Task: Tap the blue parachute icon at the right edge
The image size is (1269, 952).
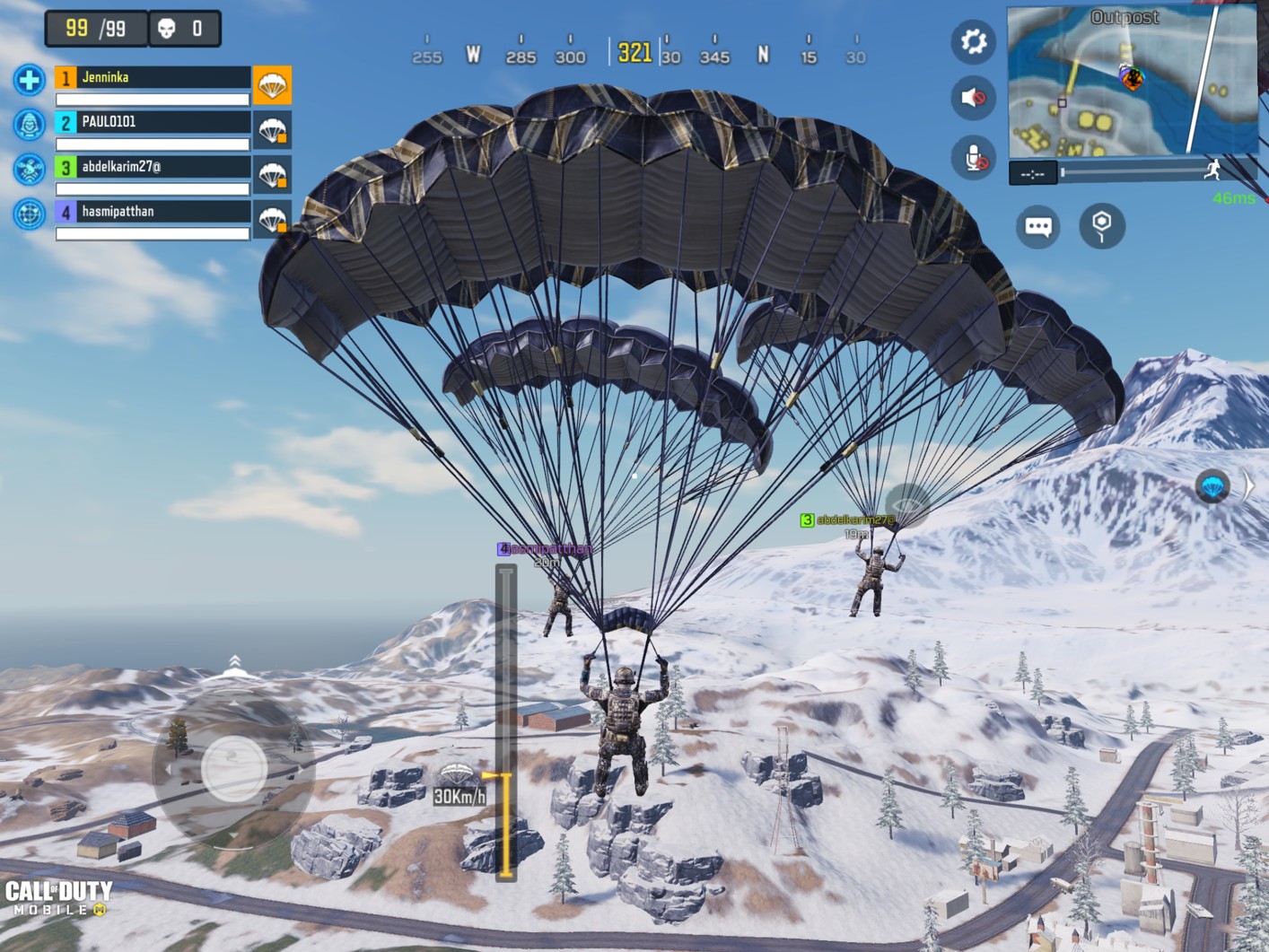Action: coord(1212,487)
